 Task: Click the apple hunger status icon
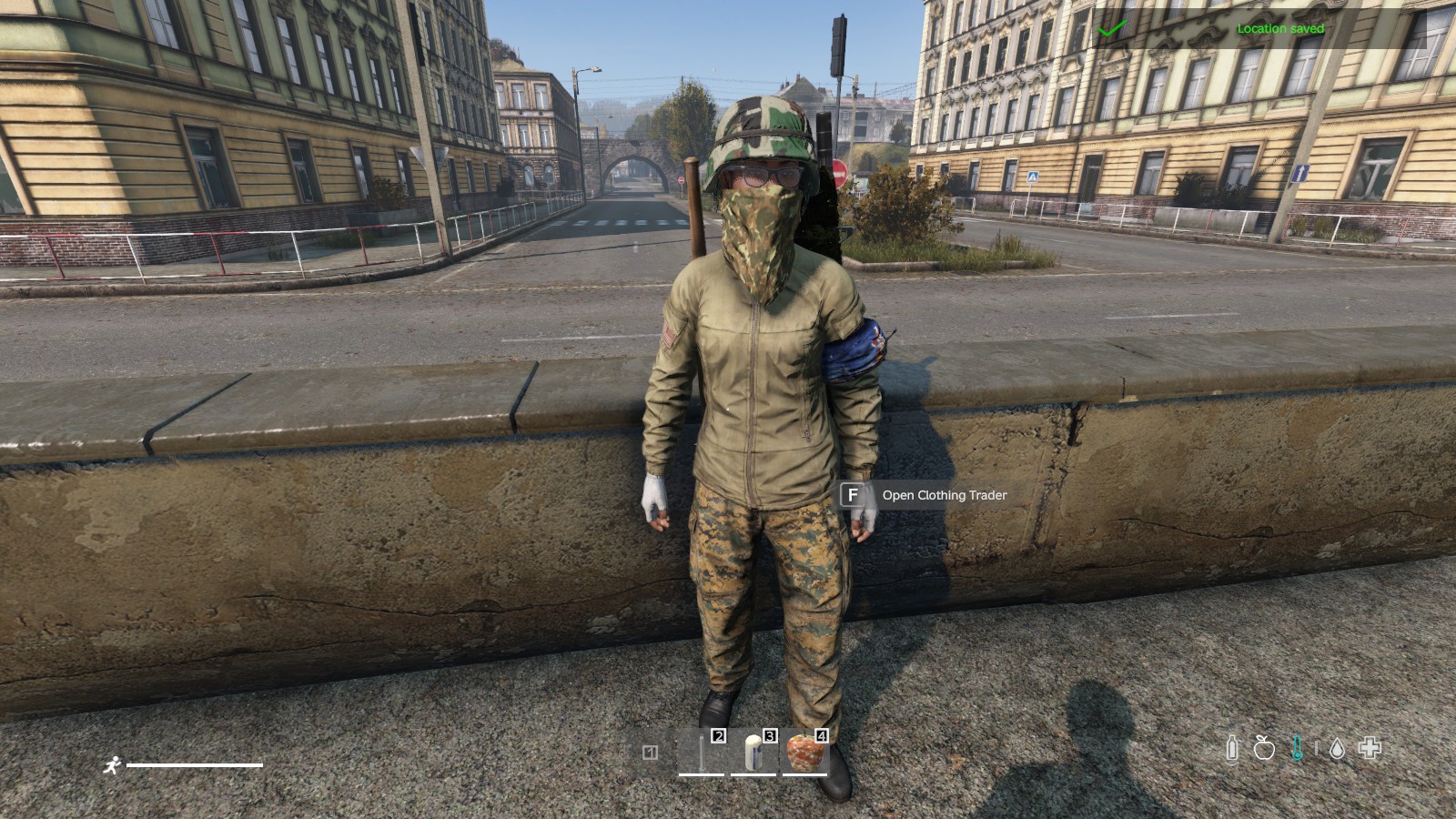pos(1264,748)
